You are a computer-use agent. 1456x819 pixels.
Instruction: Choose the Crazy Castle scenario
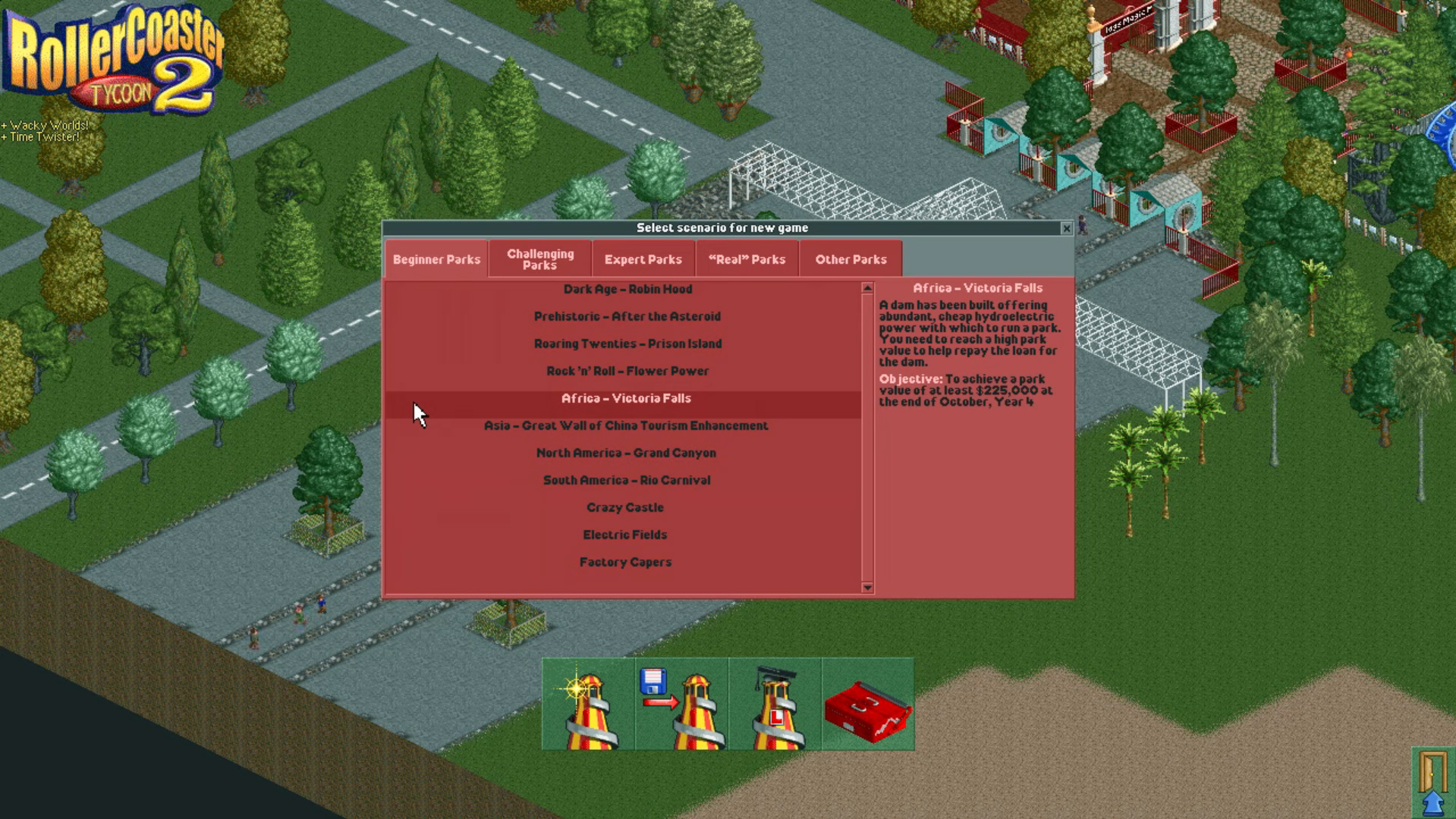tap(624, 507)
